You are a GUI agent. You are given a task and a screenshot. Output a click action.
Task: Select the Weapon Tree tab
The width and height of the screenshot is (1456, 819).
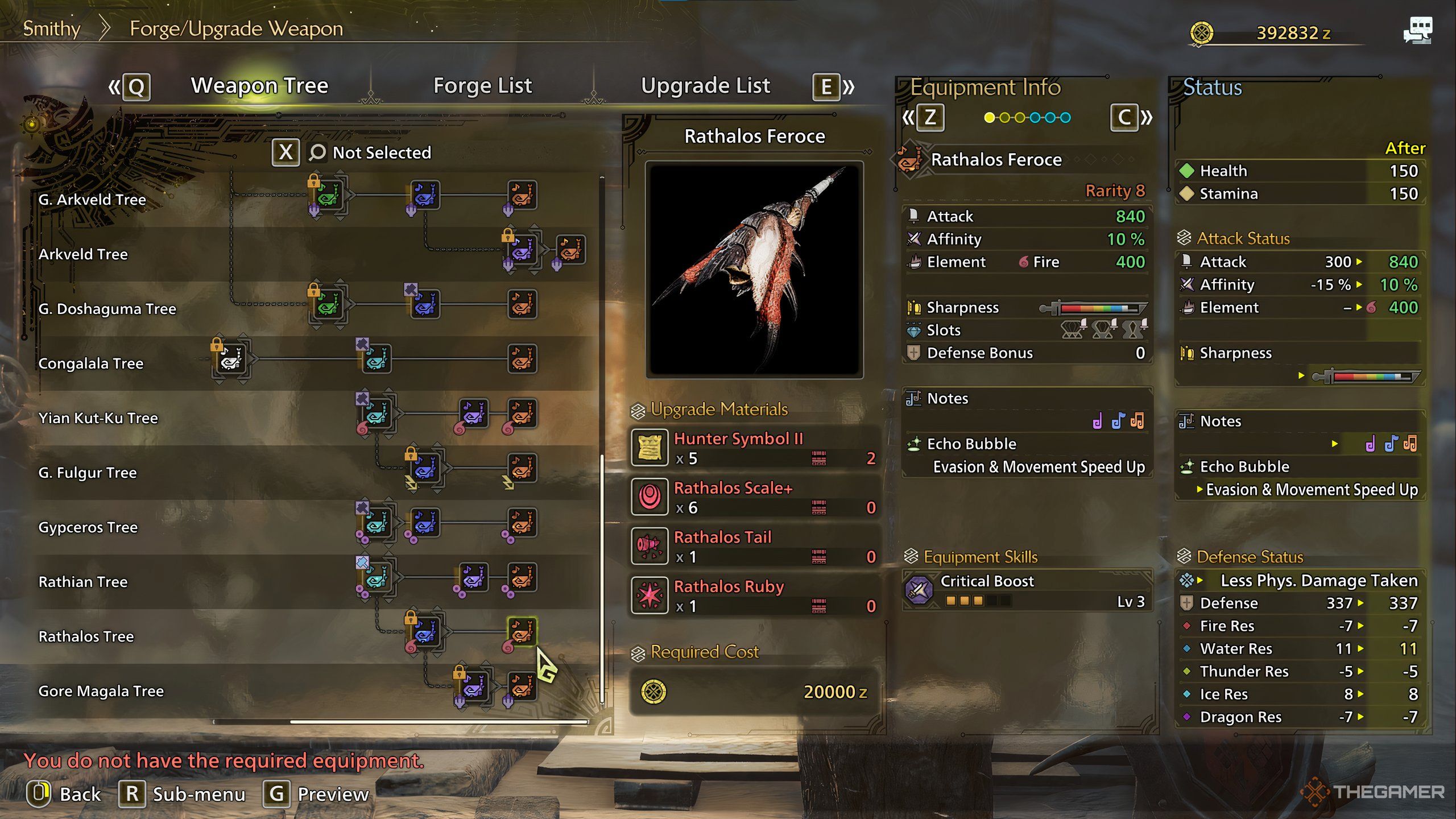click(x=259, y=86)
